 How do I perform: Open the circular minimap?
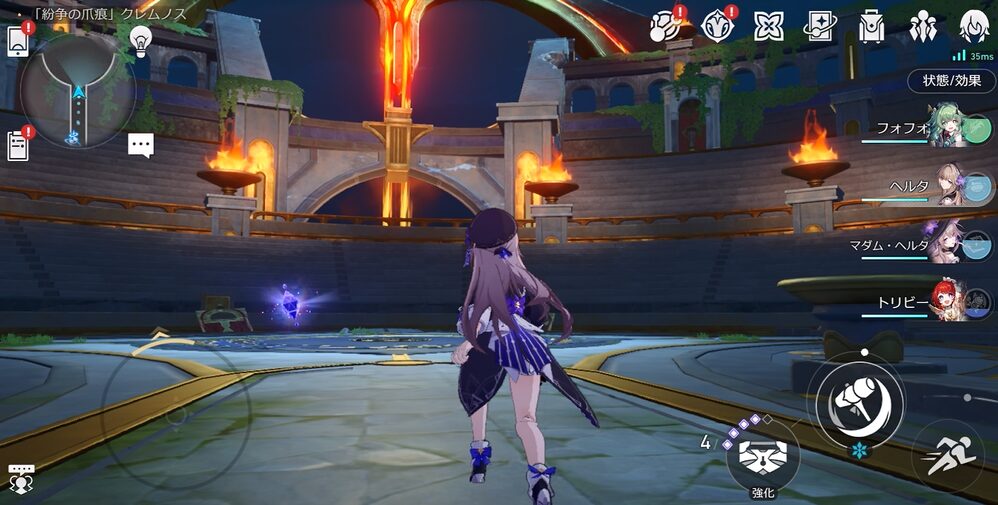pos(76,92)
